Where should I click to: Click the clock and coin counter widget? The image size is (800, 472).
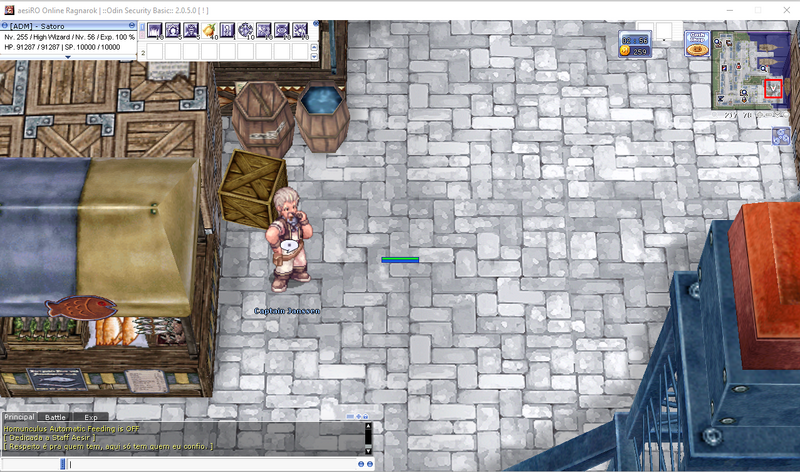coord(636,45)
